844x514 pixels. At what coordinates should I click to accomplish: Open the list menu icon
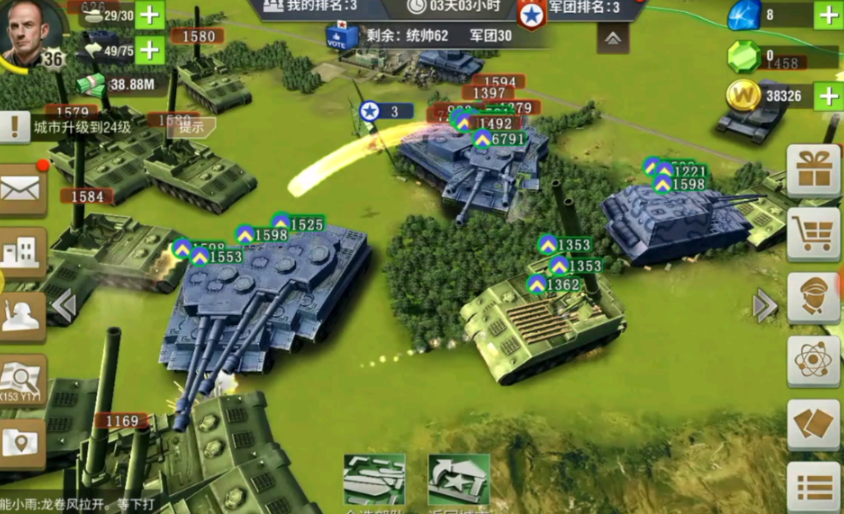pos(812,488)
